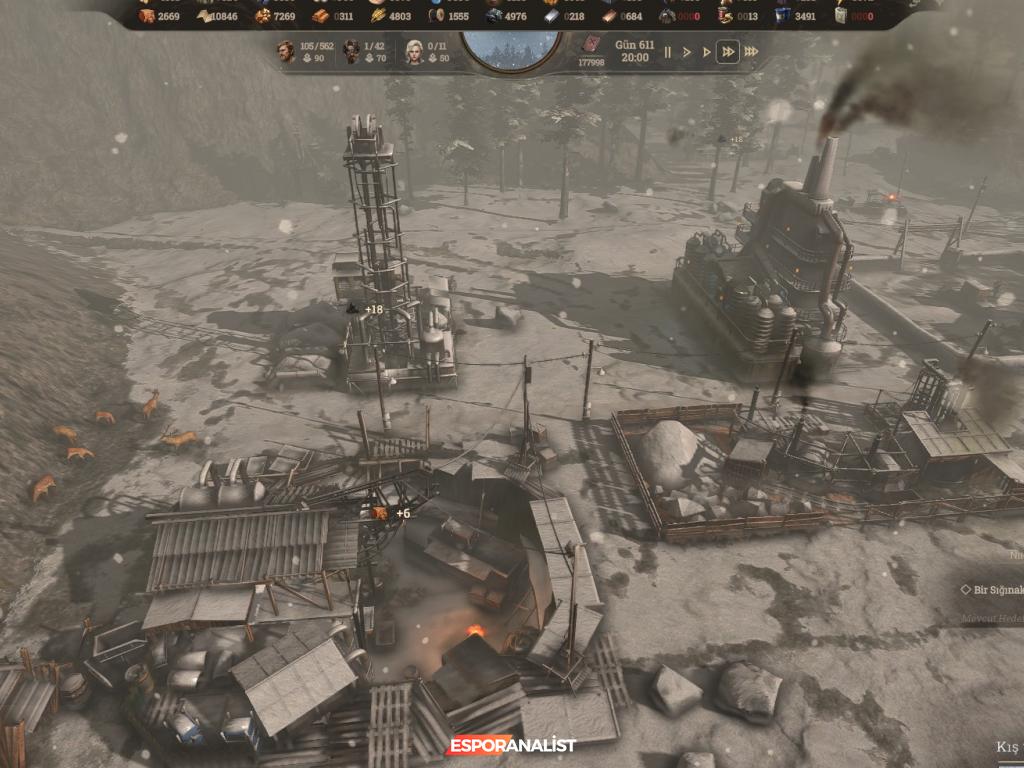The image size is (1024, 768).
Task: Set game speed to normal play
Action: tap(706, 52)
